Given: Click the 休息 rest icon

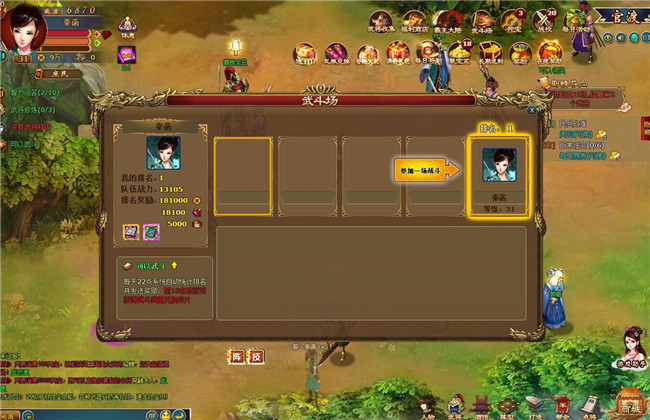Looking at the screenshot, I should pos(127,26).
